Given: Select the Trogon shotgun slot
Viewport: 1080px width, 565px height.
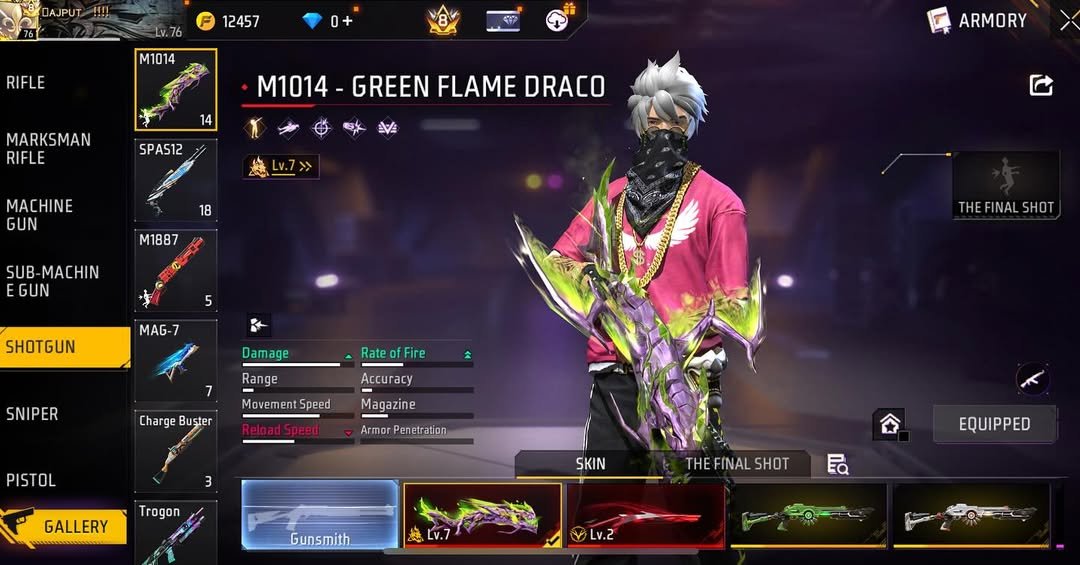Looking at the screenshot, I should click(176, 533).
